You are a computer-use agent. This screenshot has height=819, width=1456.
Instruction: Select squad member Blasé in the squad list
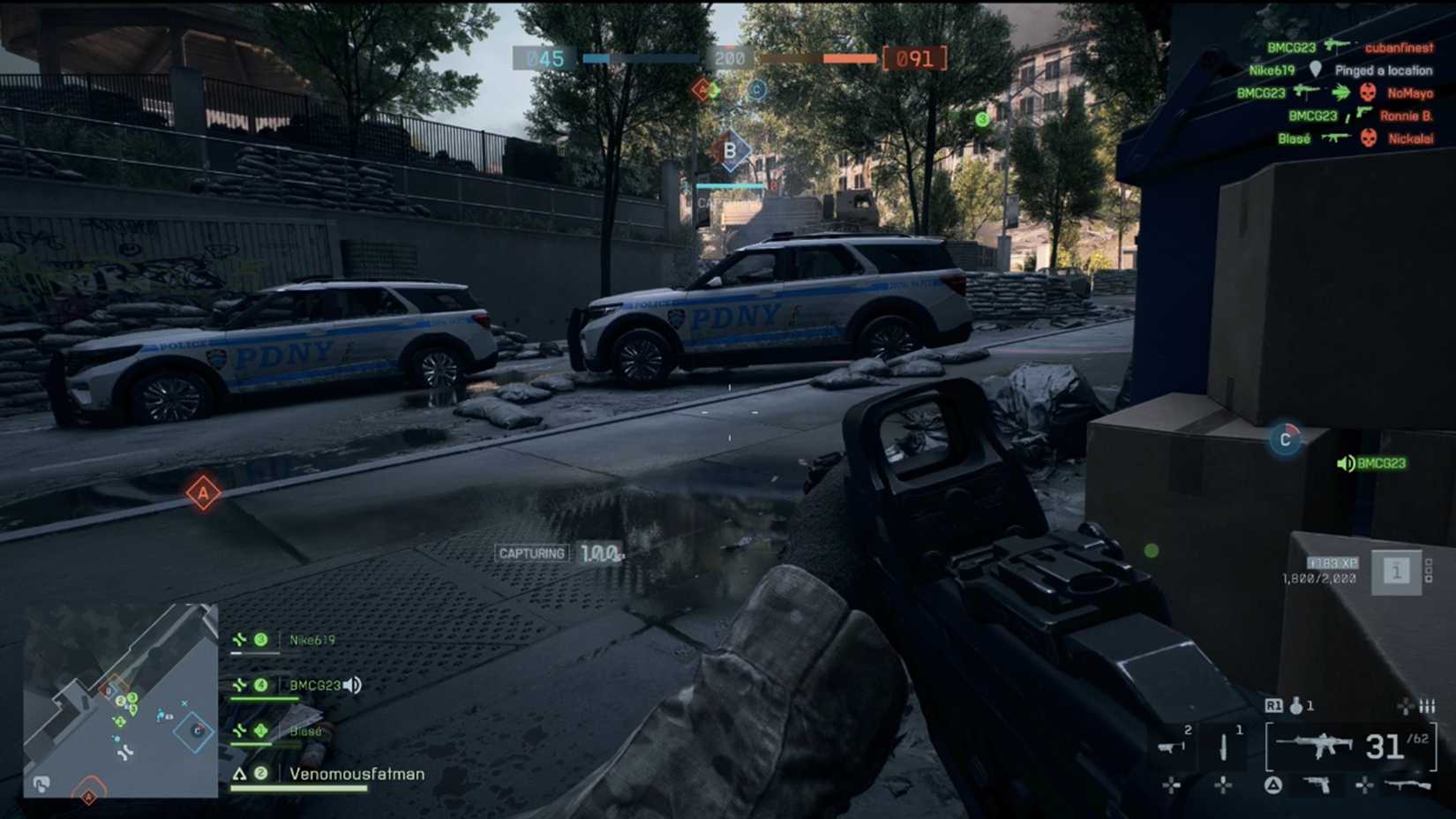tap(305, 731)
